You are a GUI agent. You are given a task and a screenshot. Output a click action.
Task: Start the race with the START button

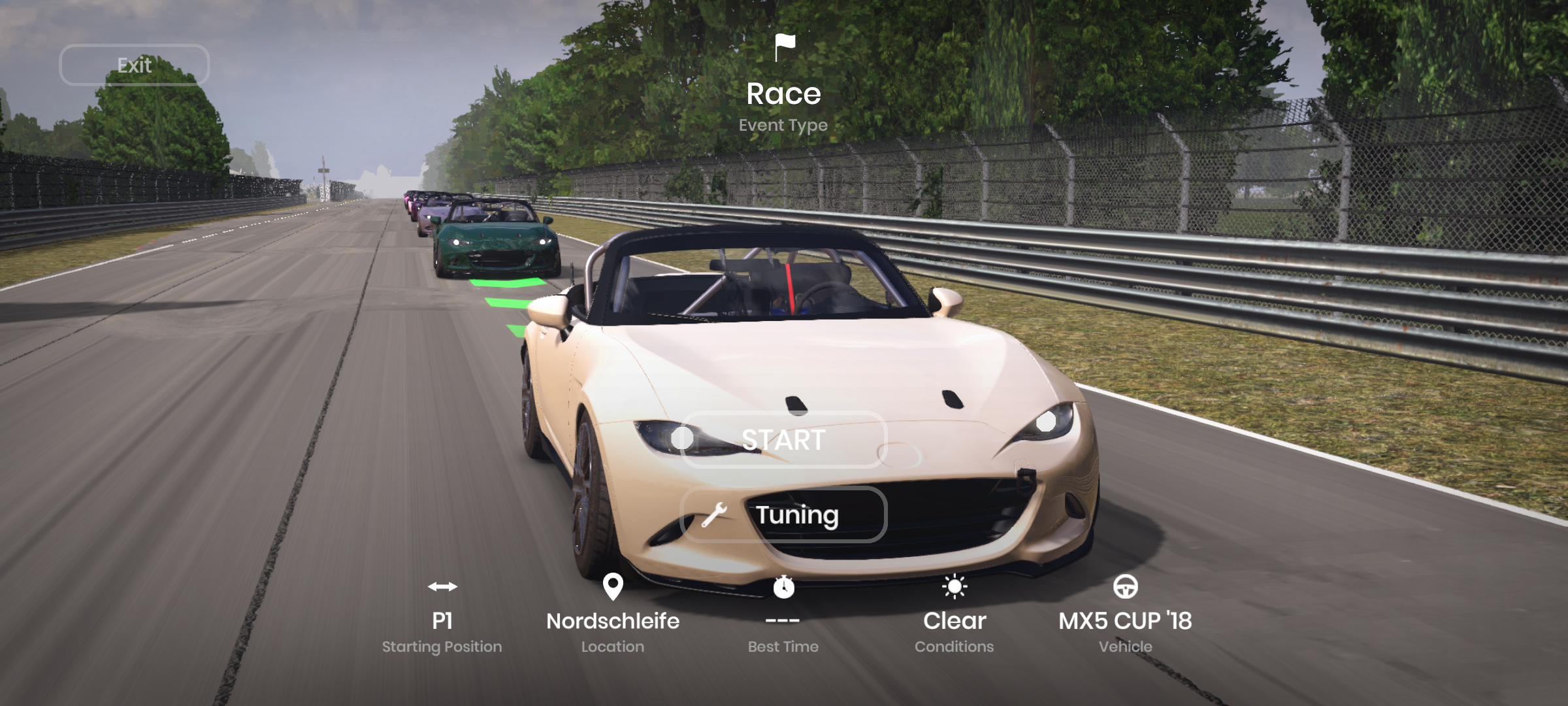coord(783,439)
